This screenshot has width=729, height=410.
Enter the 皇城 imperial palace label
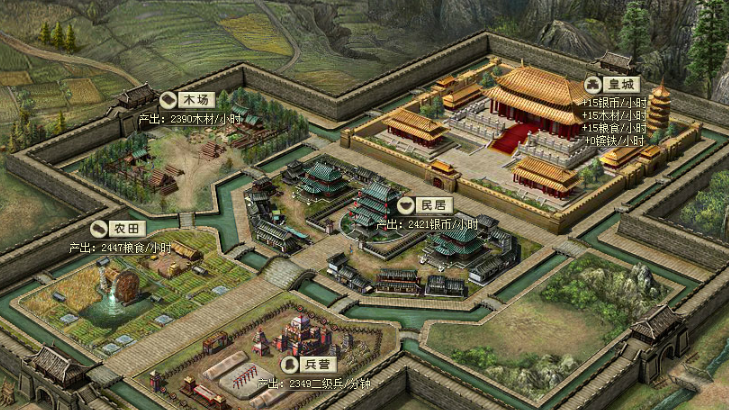click(x=612, y=84)
